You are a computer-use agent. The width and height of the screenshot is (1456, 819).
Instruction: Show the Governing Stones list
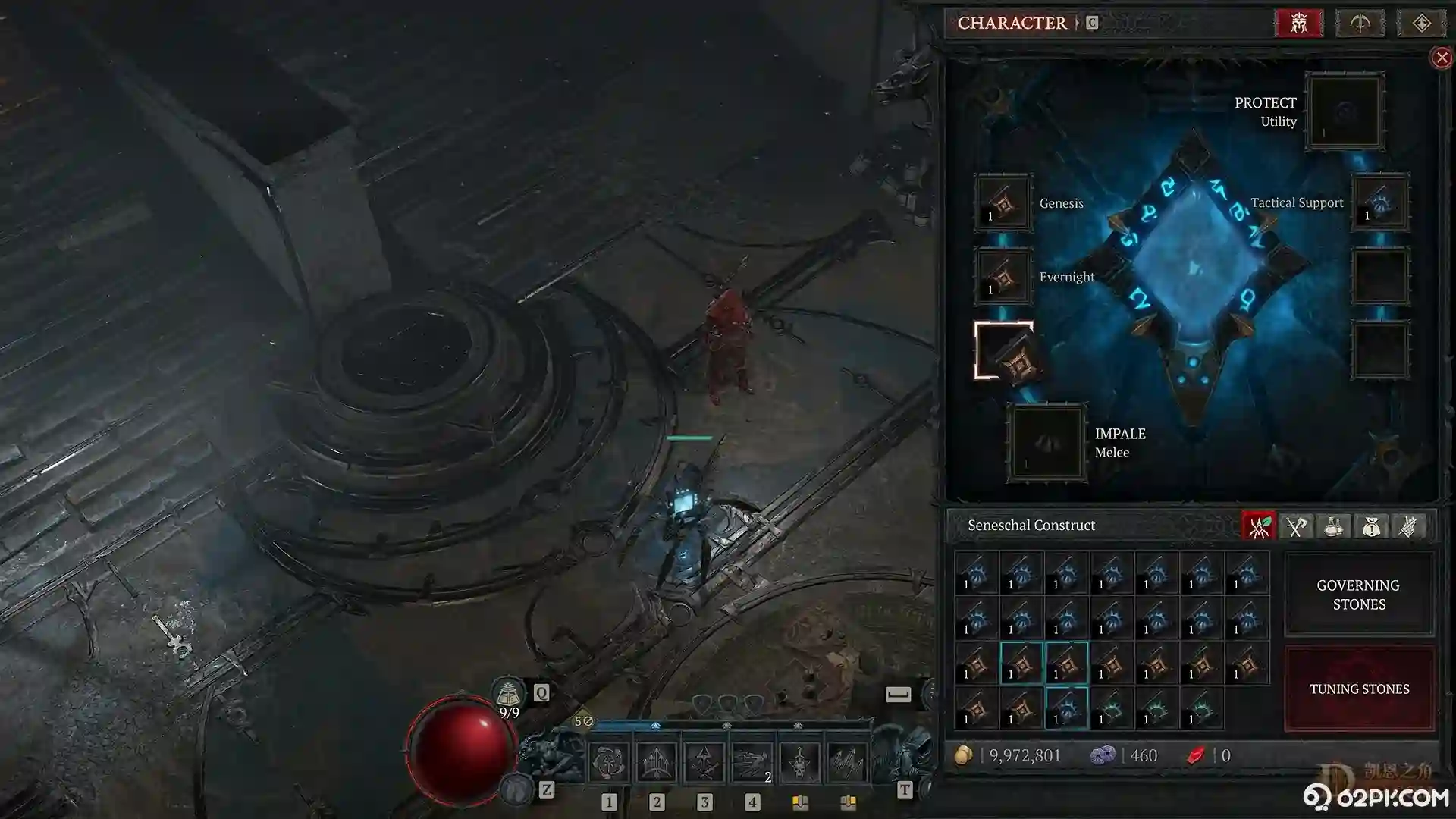tap(1358, 594)
